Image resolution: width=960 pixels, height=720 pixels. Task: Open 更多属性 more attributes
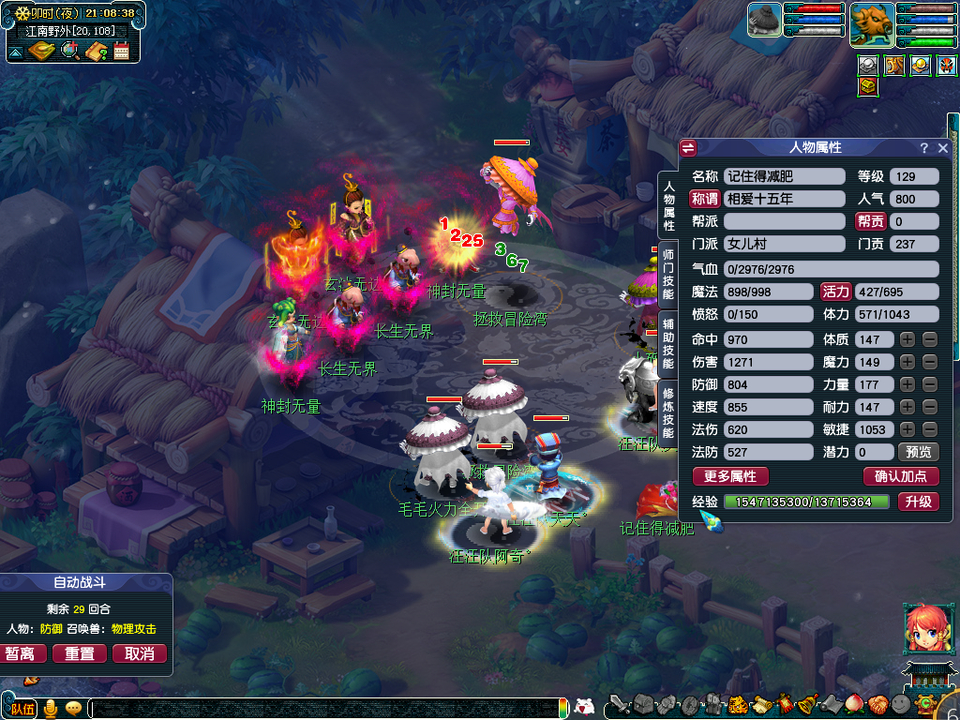pyautogui.click(x=730, y=477)
